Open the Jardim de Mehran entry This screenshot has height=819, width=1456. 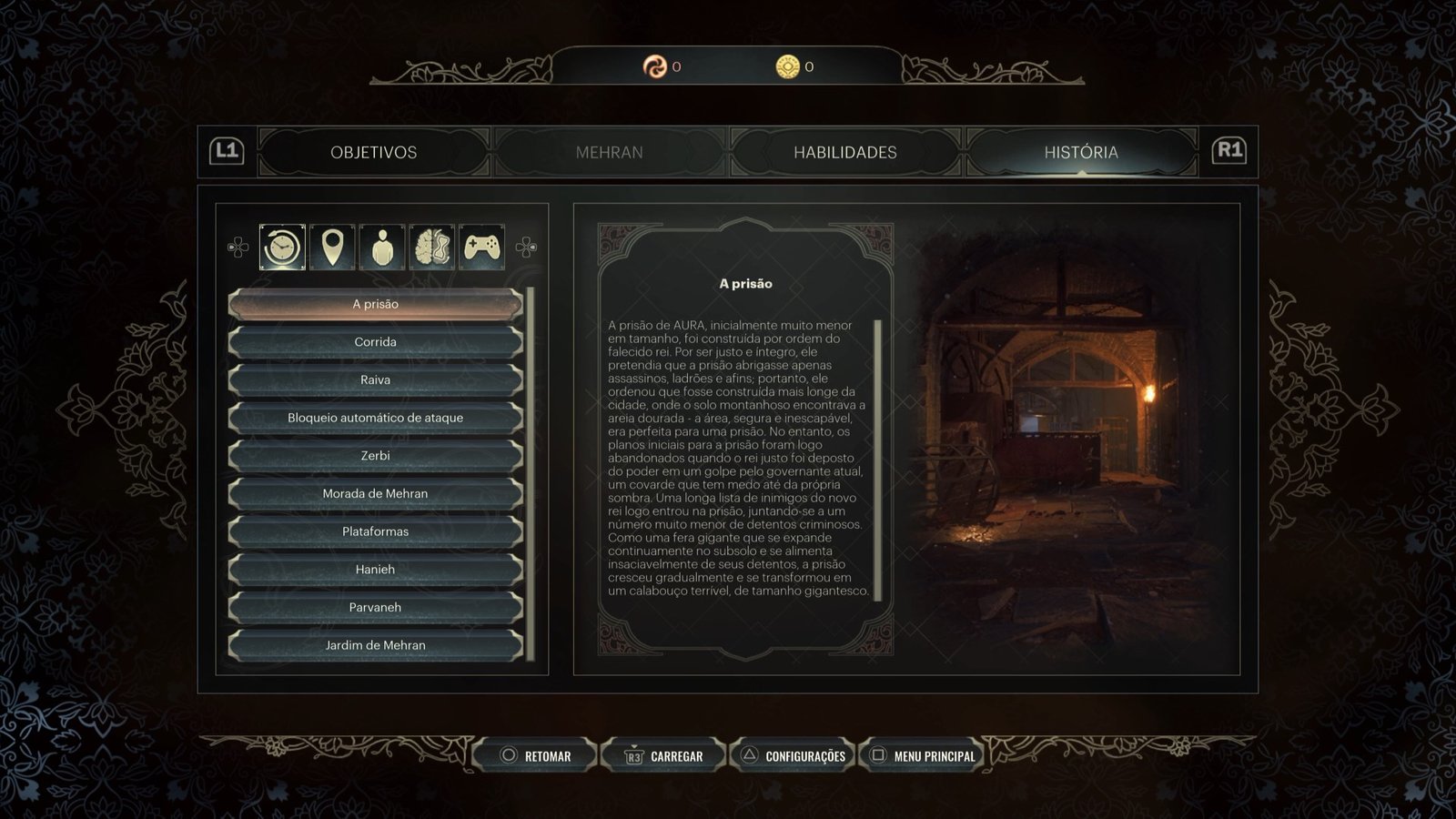pos(375,645)
